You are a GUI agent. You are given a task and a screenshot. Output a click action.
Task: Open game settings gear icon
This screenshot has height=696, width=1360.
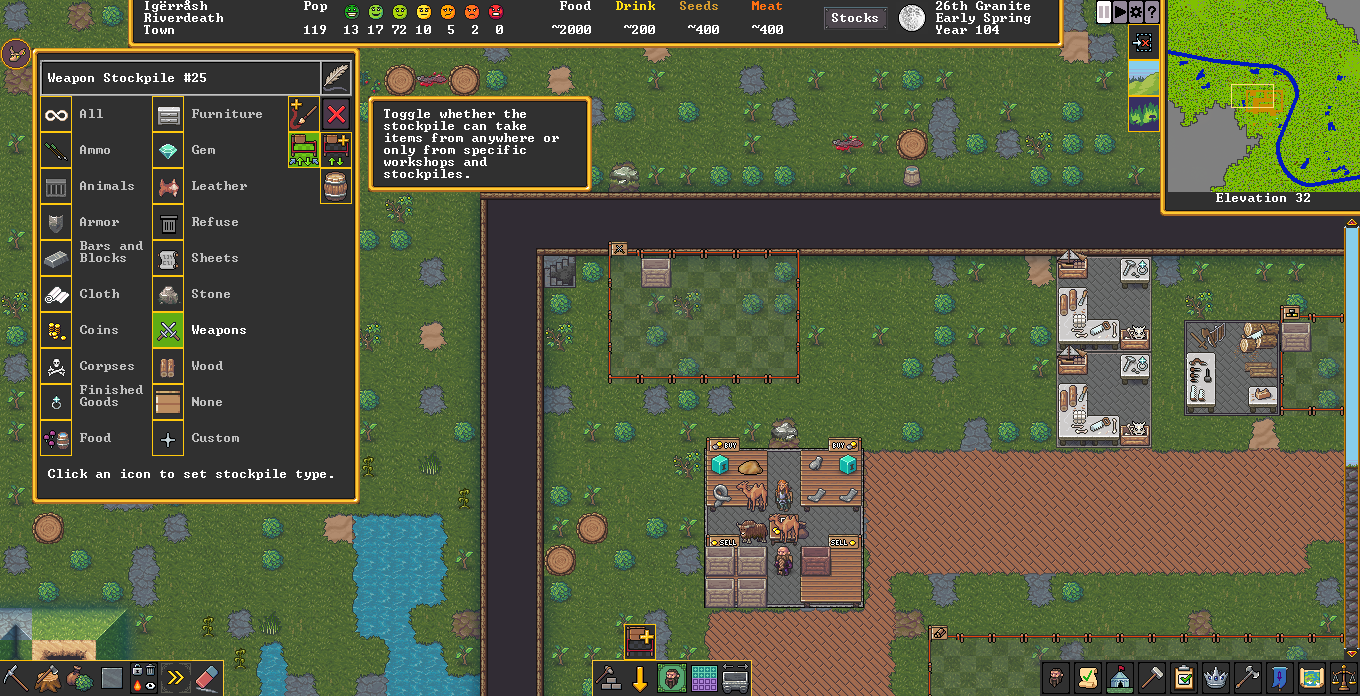[x=1136, y=12]
